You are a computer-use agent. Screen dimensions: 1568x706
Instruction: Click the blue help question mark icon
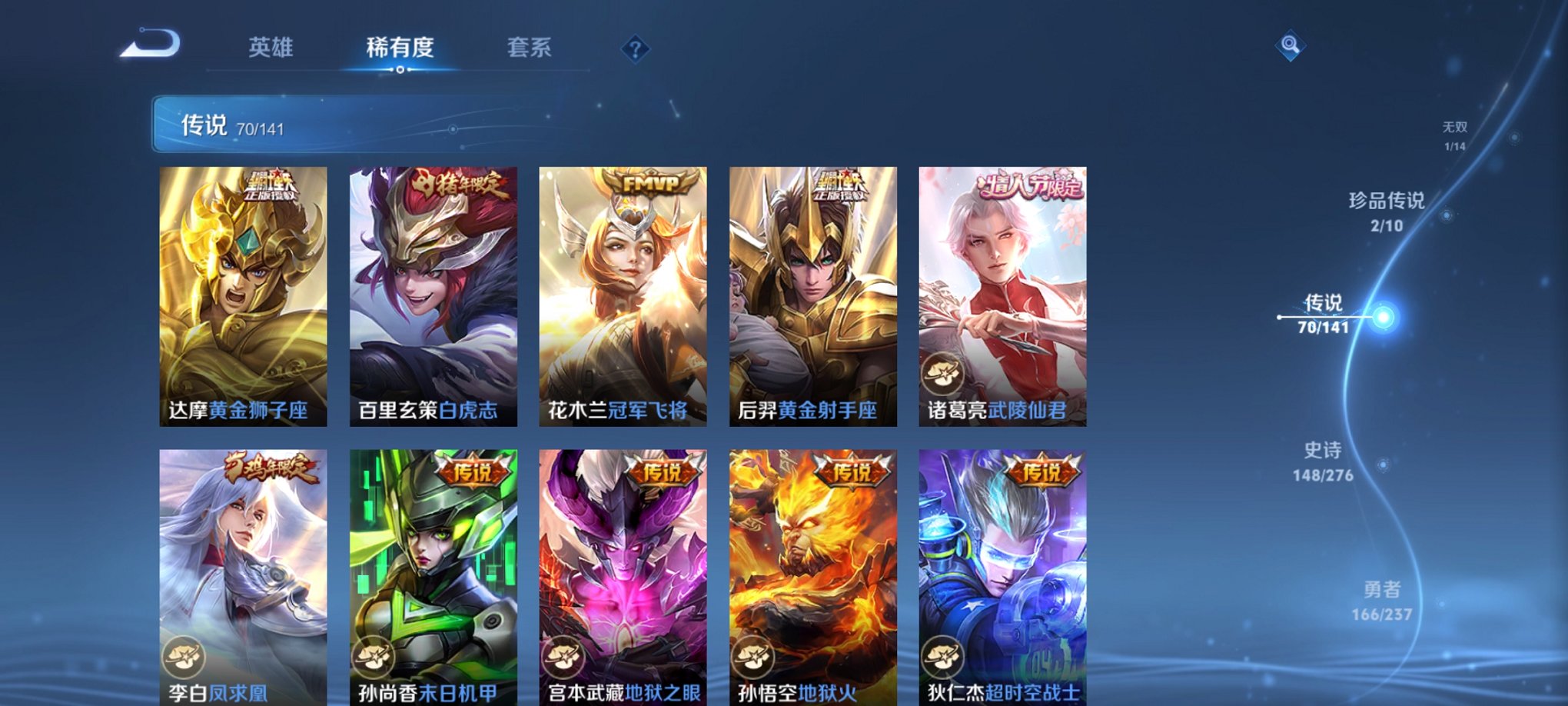click(x=635, y=48)
